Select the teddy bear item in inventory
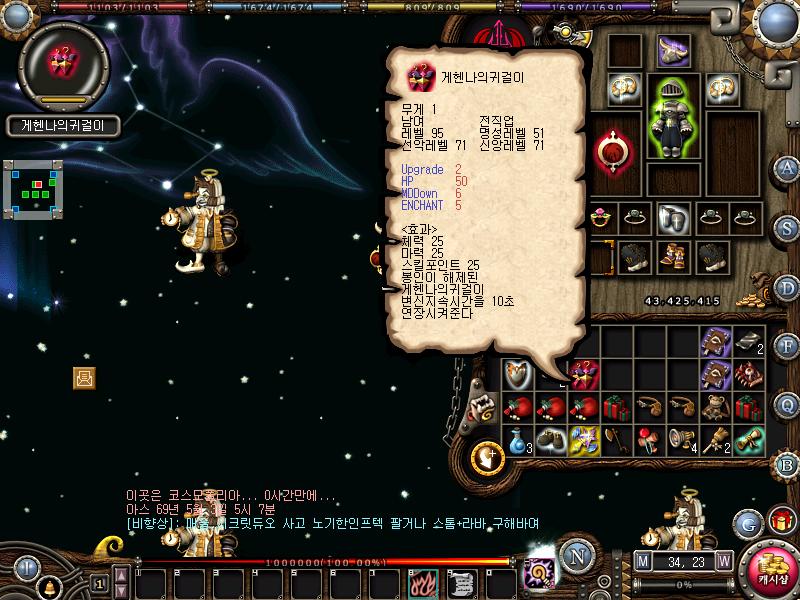The width and height of the screenshot is (800, 600). click(714, 408)
